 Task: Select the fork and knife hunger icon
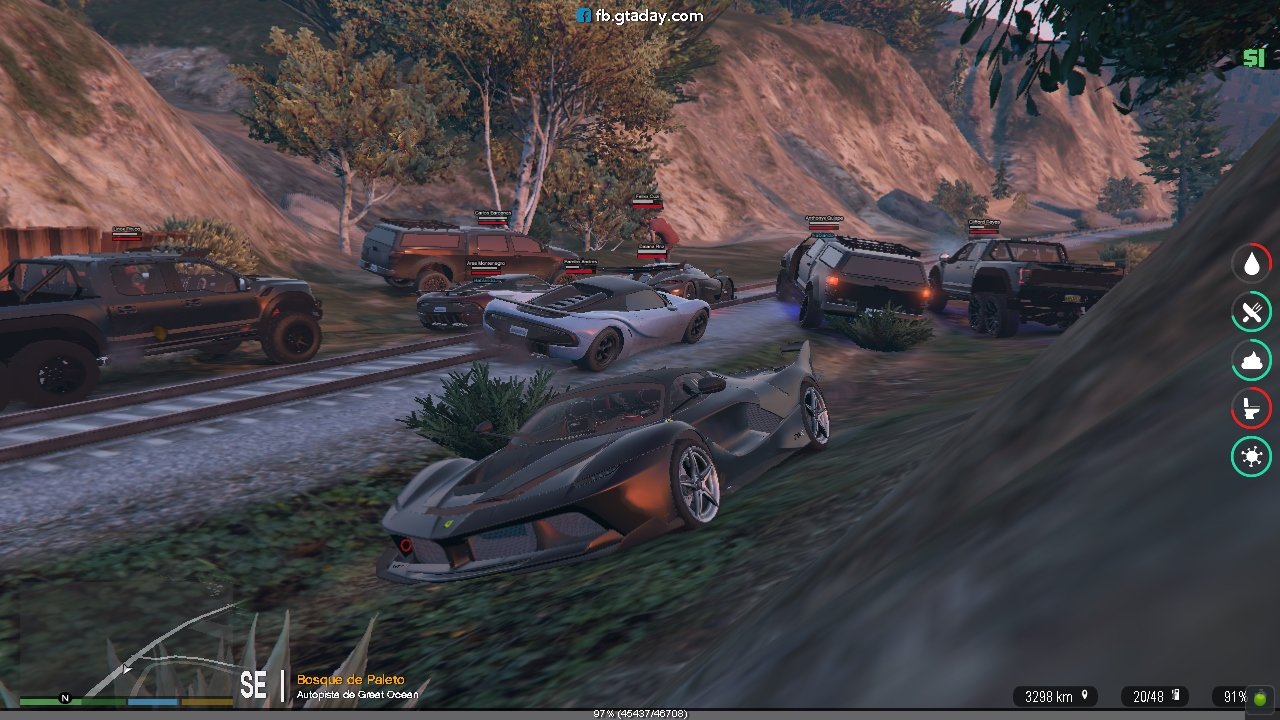1251,312
